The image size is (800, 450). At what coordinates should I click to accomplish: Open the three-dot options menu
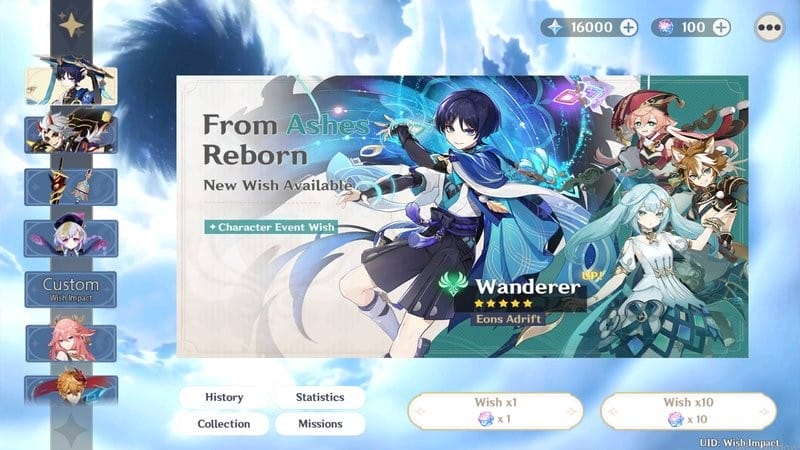[768, 27]
